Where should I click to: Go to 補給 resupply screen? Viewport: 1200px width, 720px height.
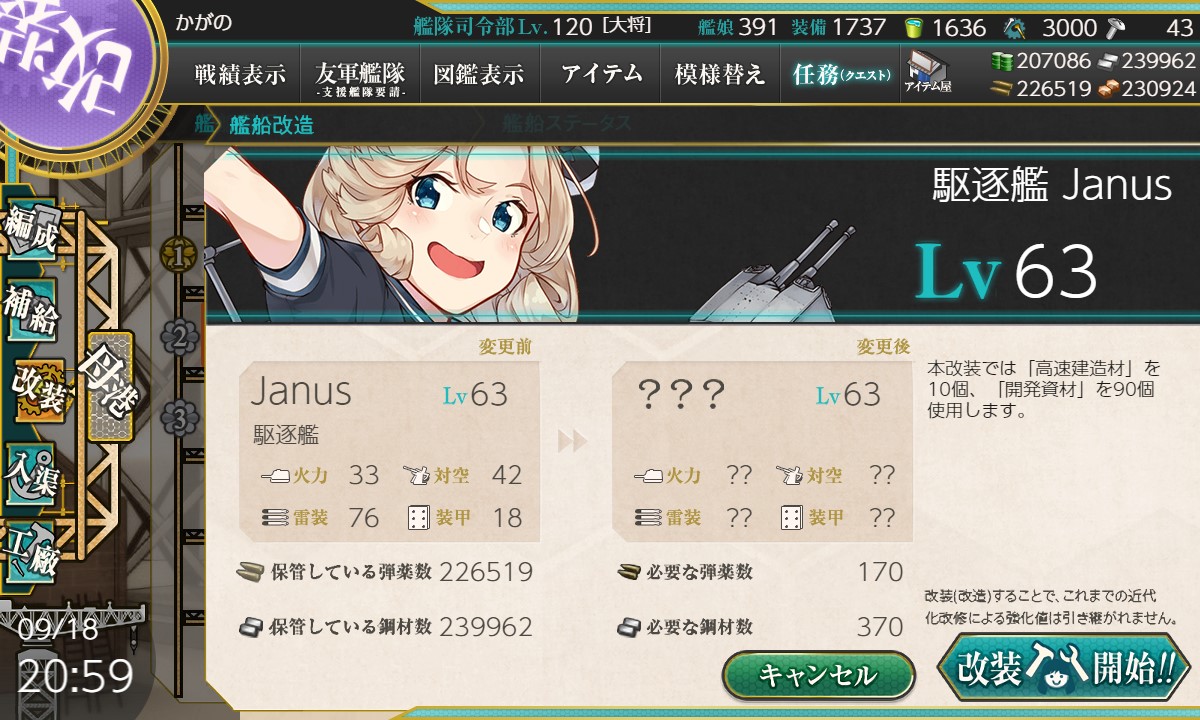30,312
